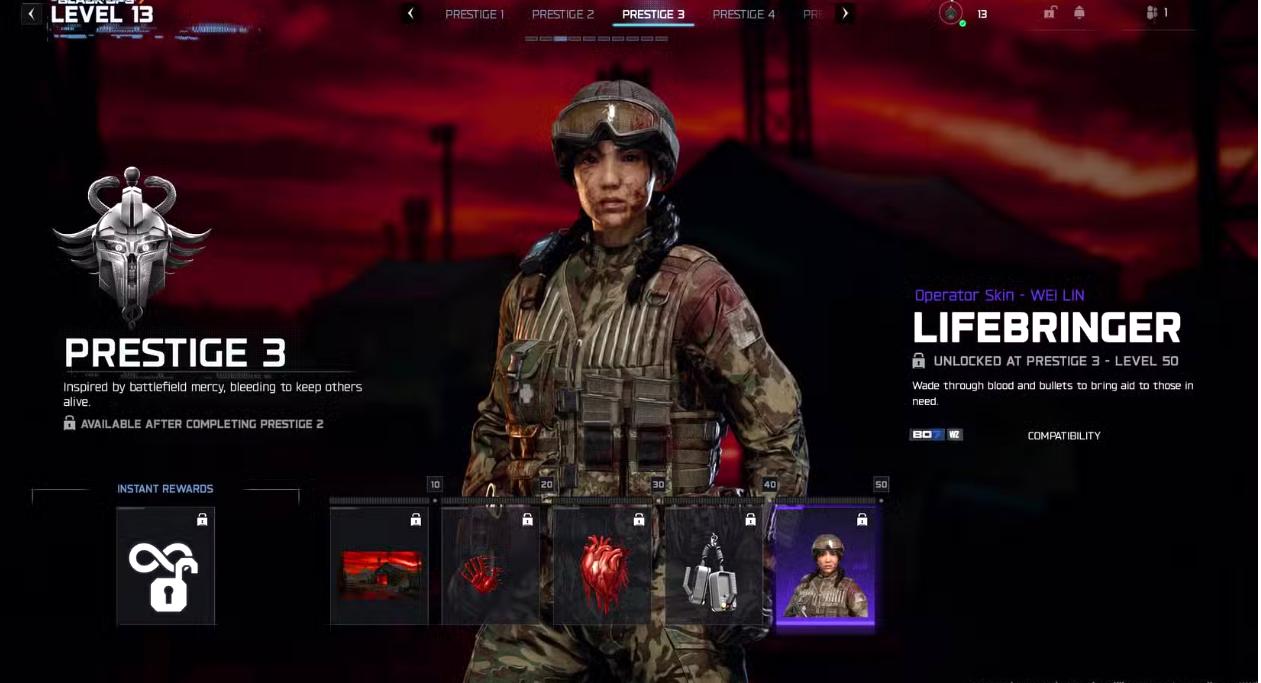
Task: Select the red landscape reward at level 10
Action: point(379,567)
